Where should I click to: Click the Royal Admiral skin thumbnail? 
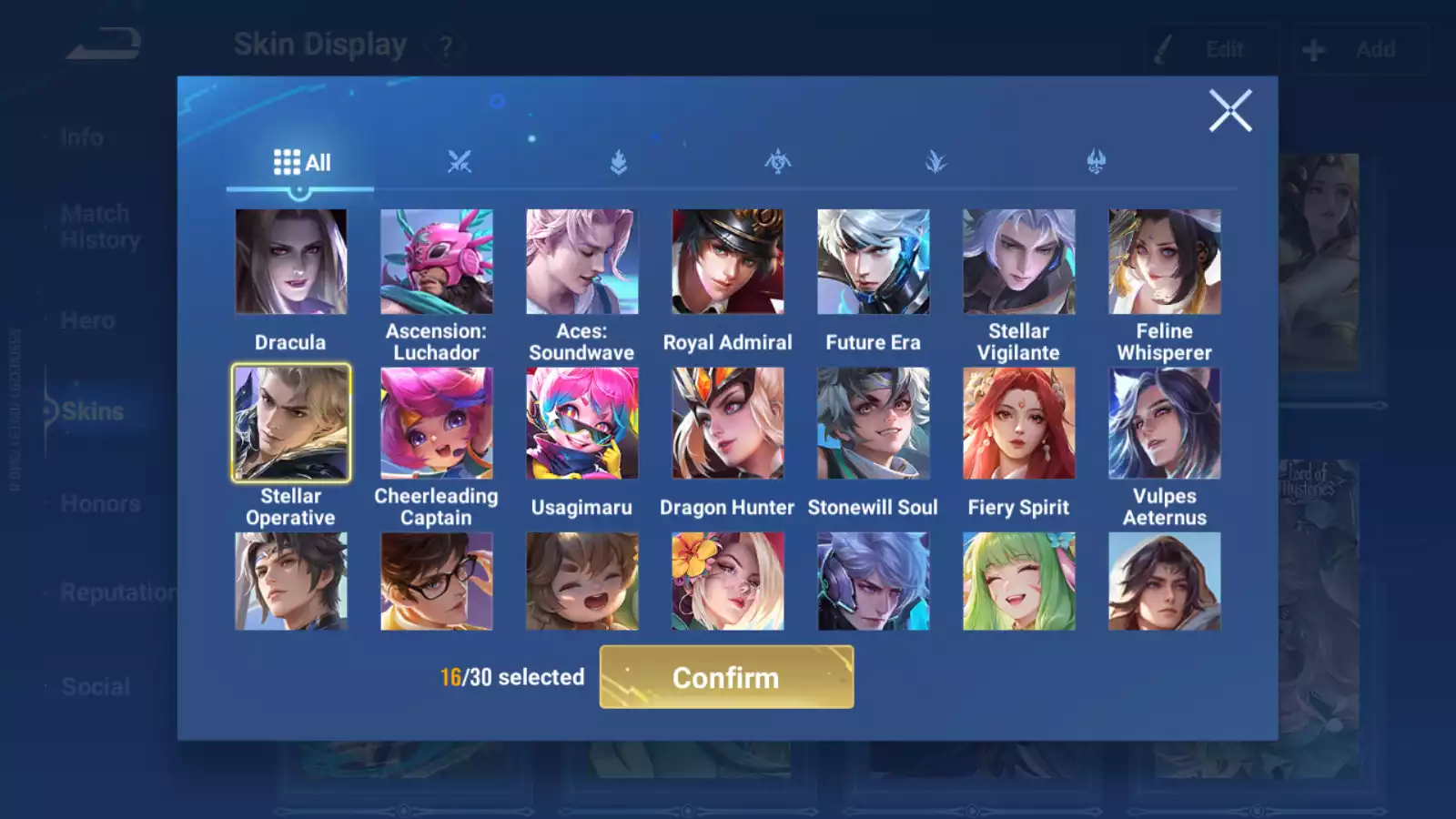728,261
